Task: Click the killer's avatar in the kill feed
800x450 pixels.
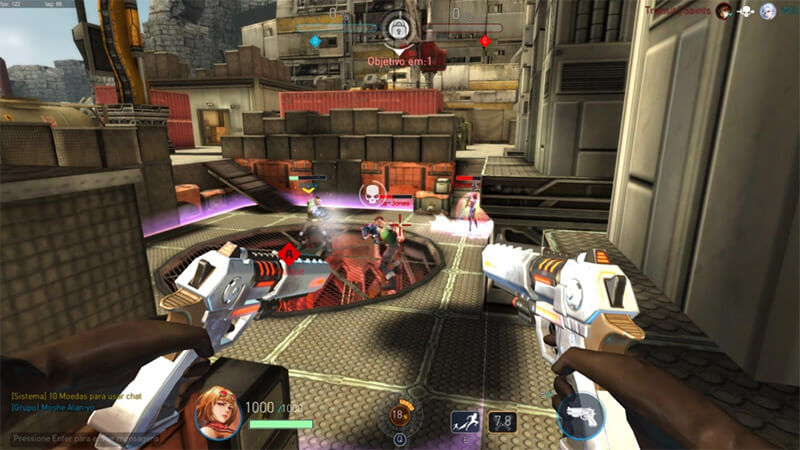Action: [723, 11]
